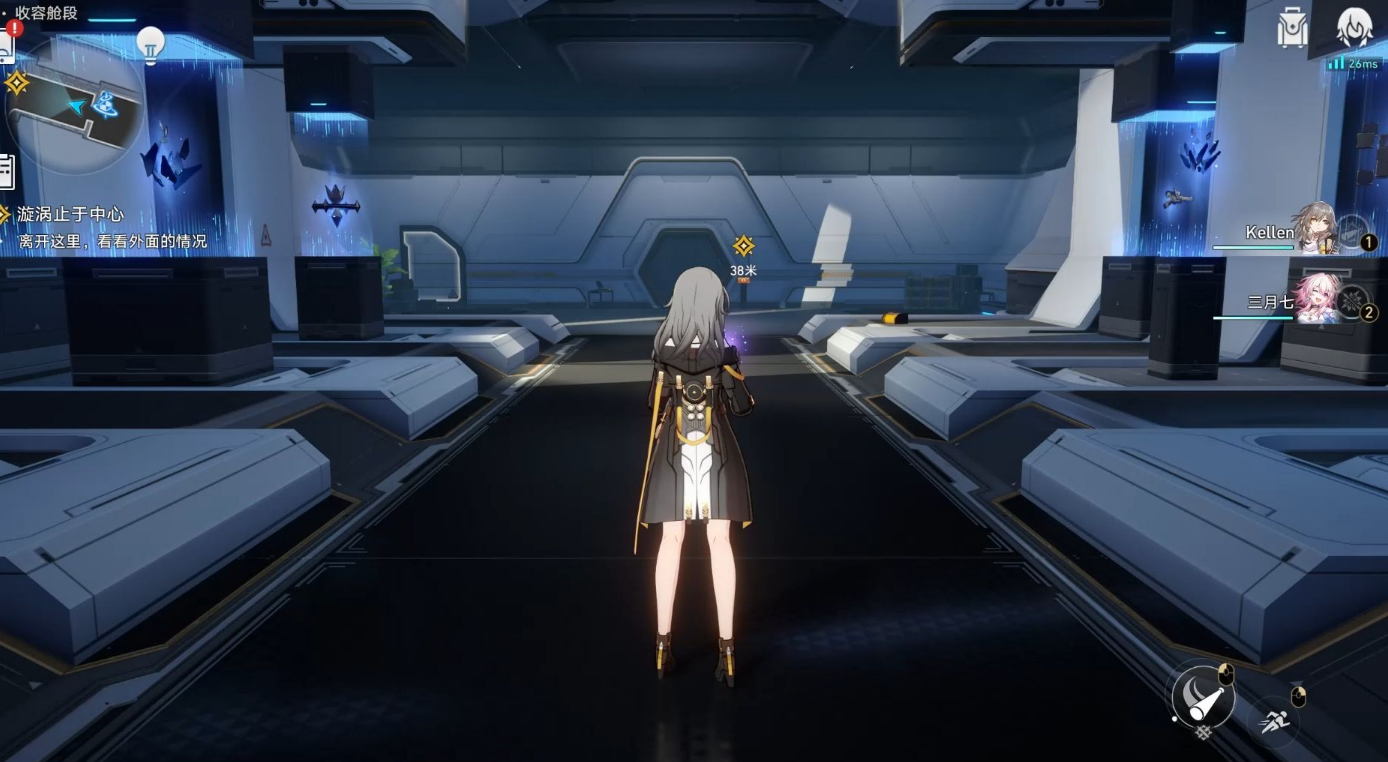Viewport: 1388px width, 762px height.
Task: Activate the baseball bat attack button
Action: (x=1204, y=697)
